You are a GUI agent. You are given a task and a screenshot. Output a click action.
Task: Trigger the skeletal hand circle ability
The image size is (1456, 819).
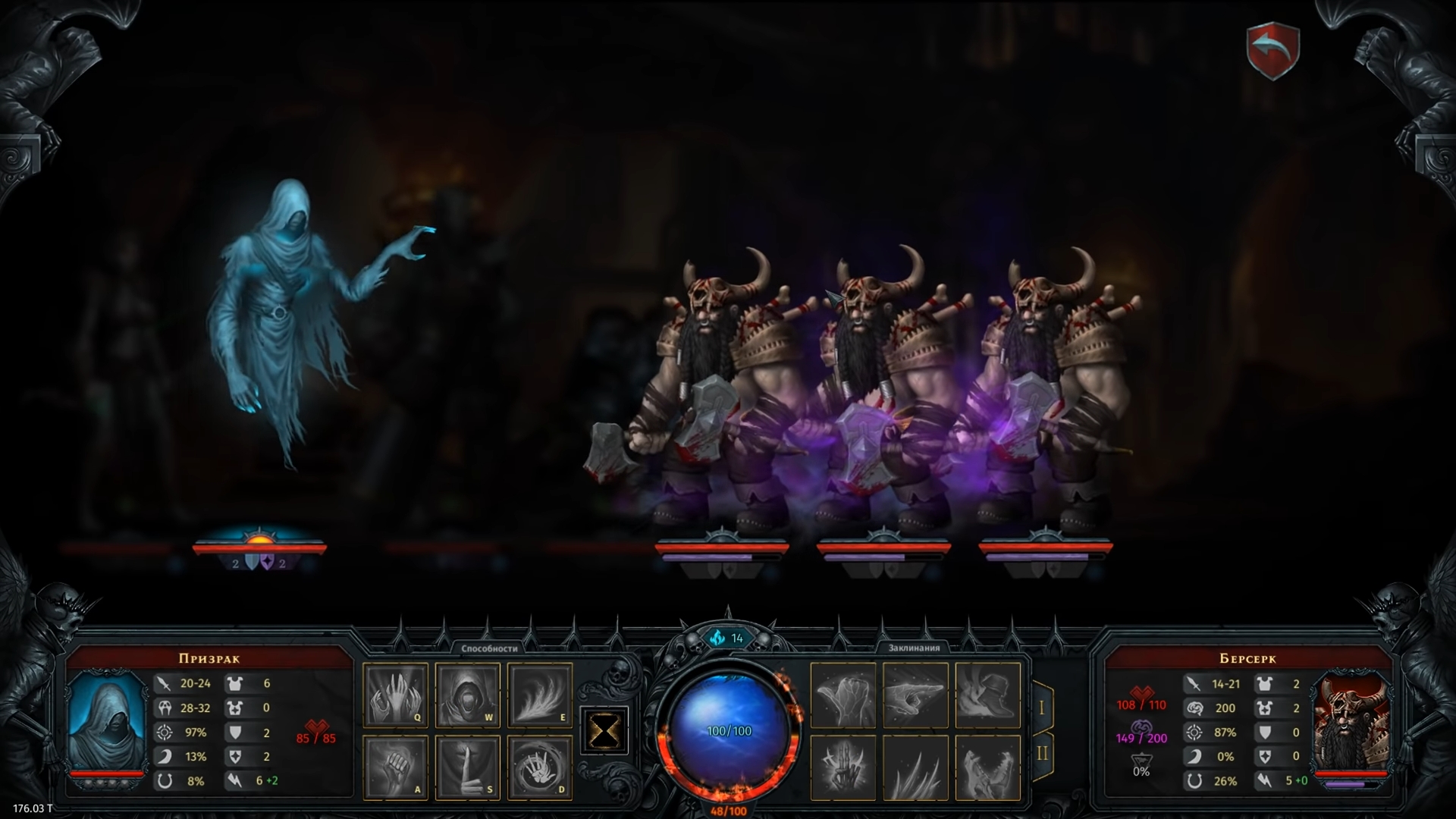coord(539,767)
